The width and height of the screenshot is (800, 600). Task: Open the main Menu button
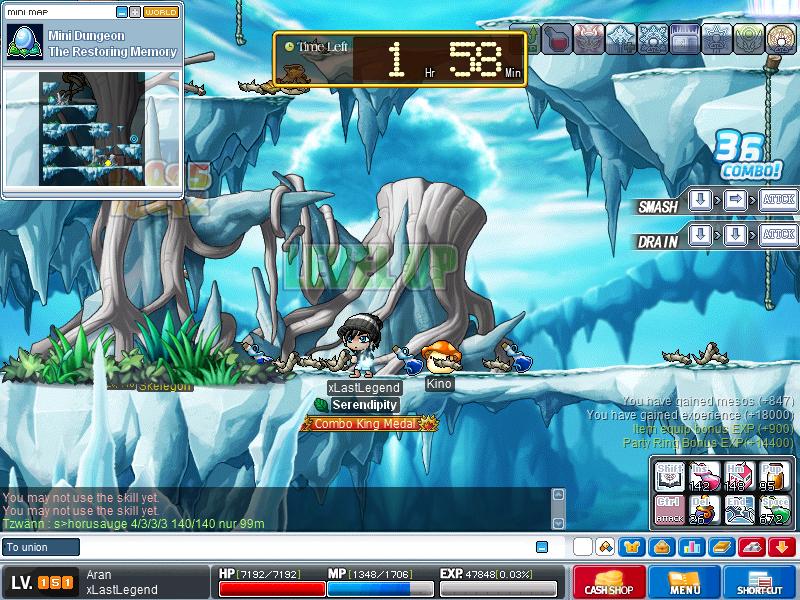pos(684,582)
